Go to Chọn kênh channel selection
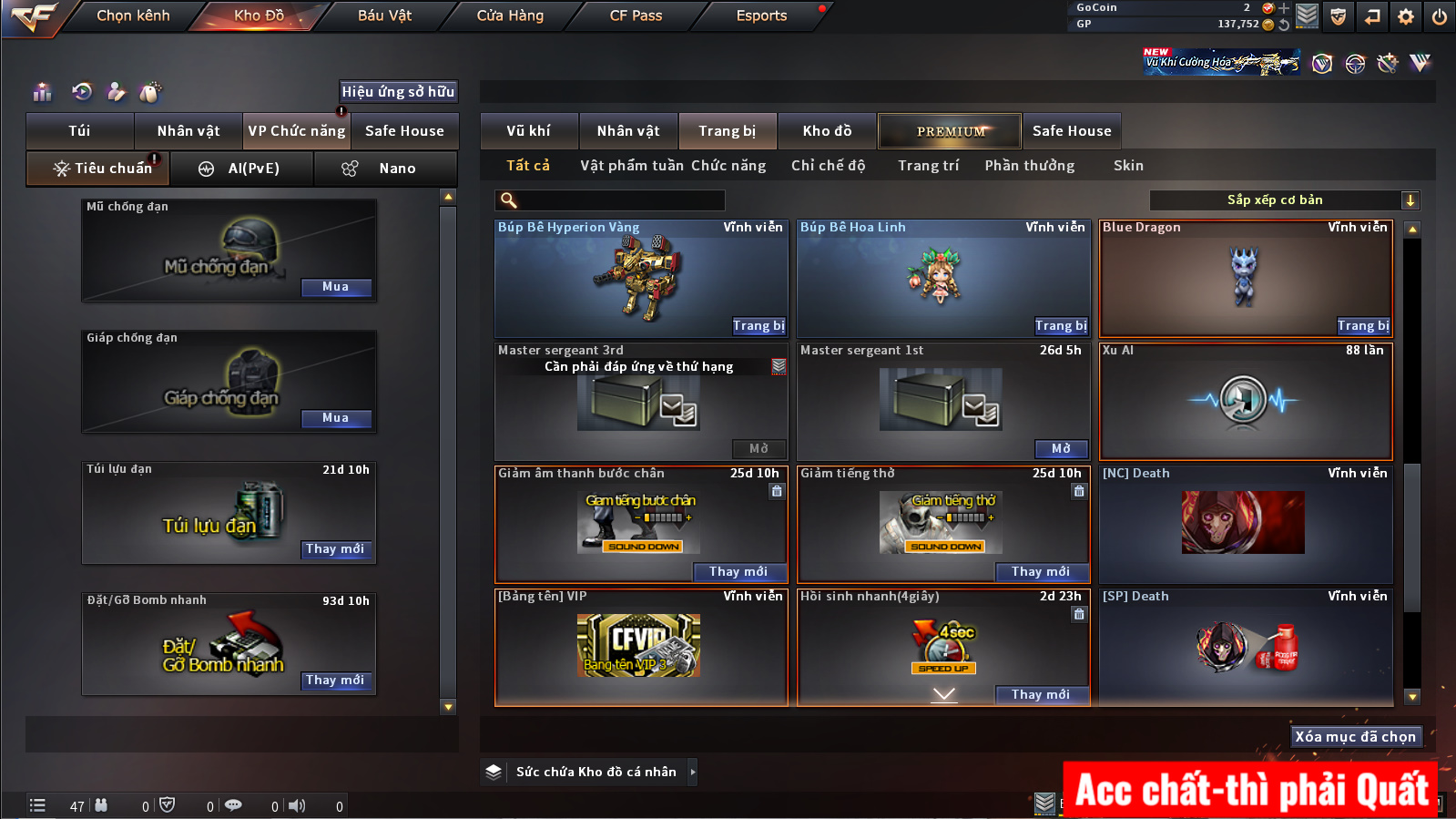 coord(133,15)
